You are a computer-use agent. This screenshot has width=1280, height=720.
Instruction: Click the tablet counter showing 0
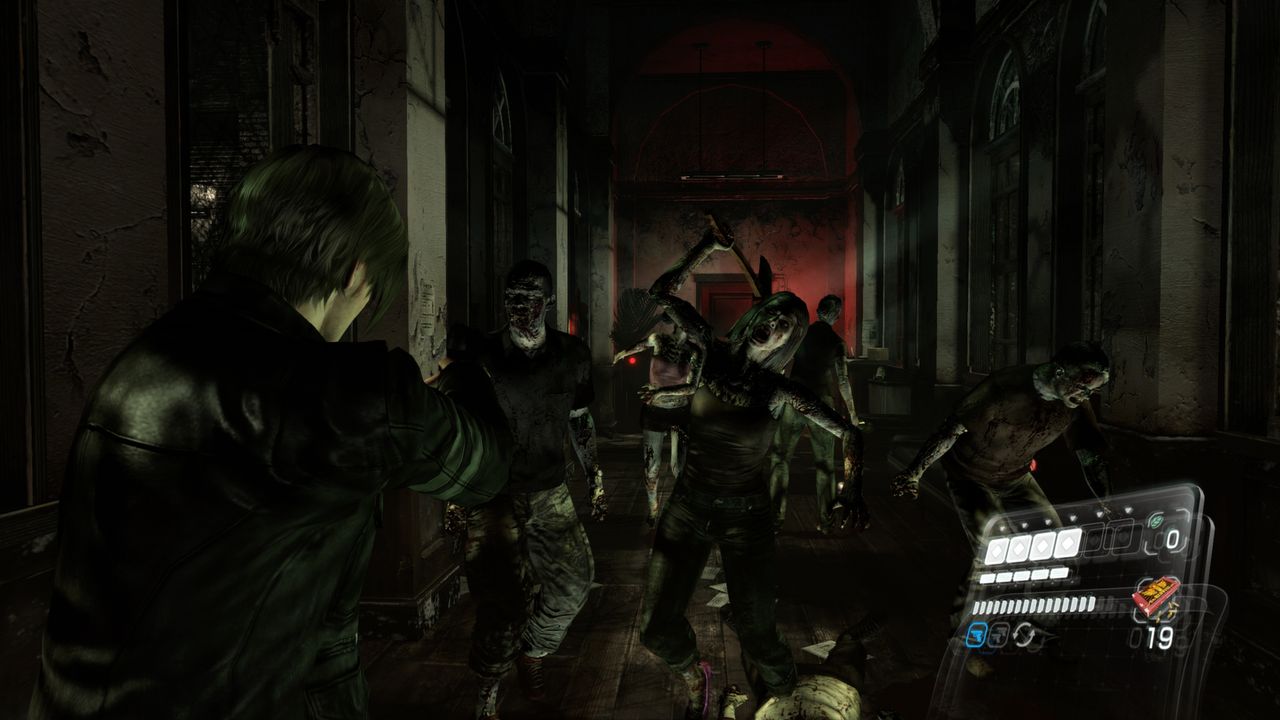point(1172,538)
